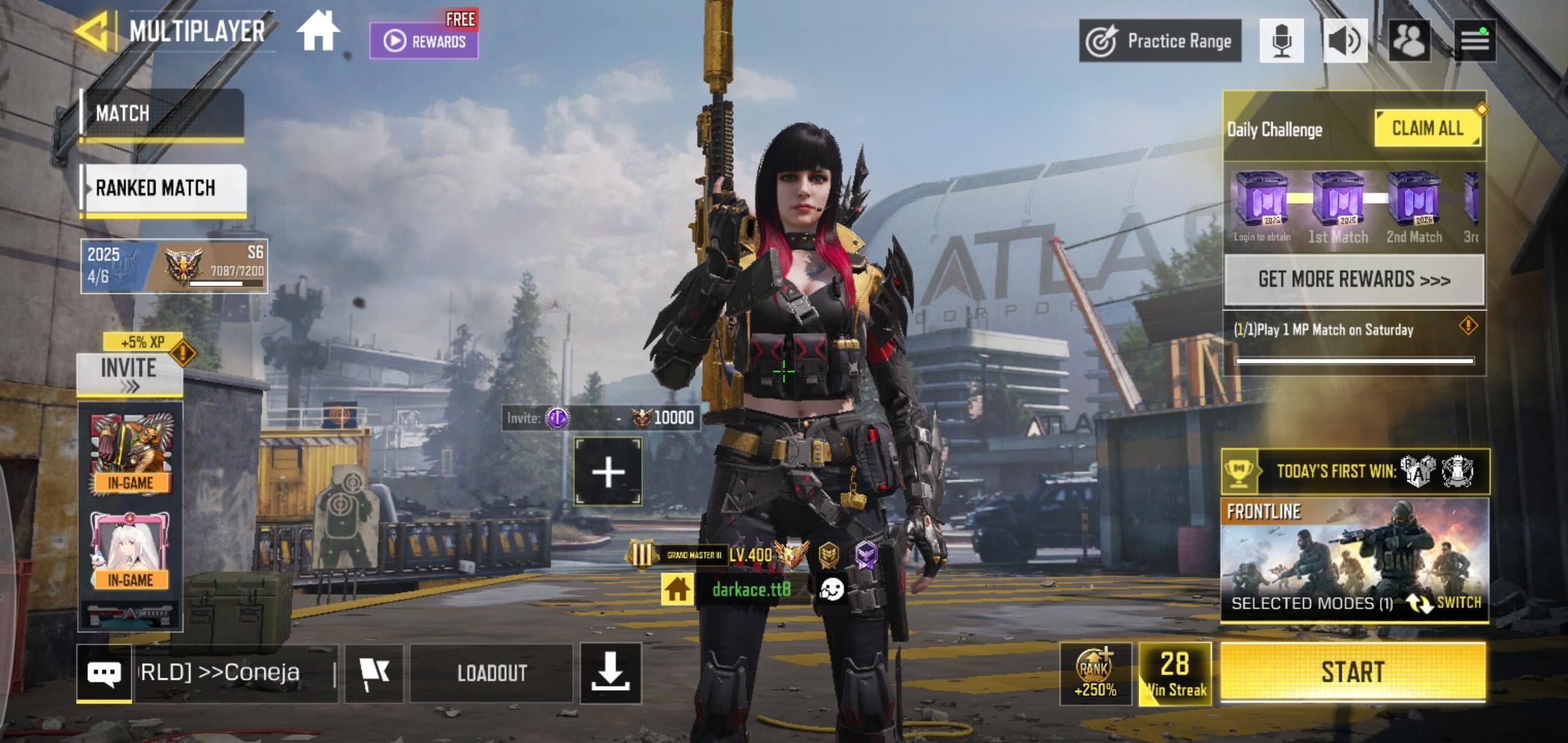View the 2025 S6 rank progress
The width and height of the screenshot is (1568, 743).
click(174, 266)
